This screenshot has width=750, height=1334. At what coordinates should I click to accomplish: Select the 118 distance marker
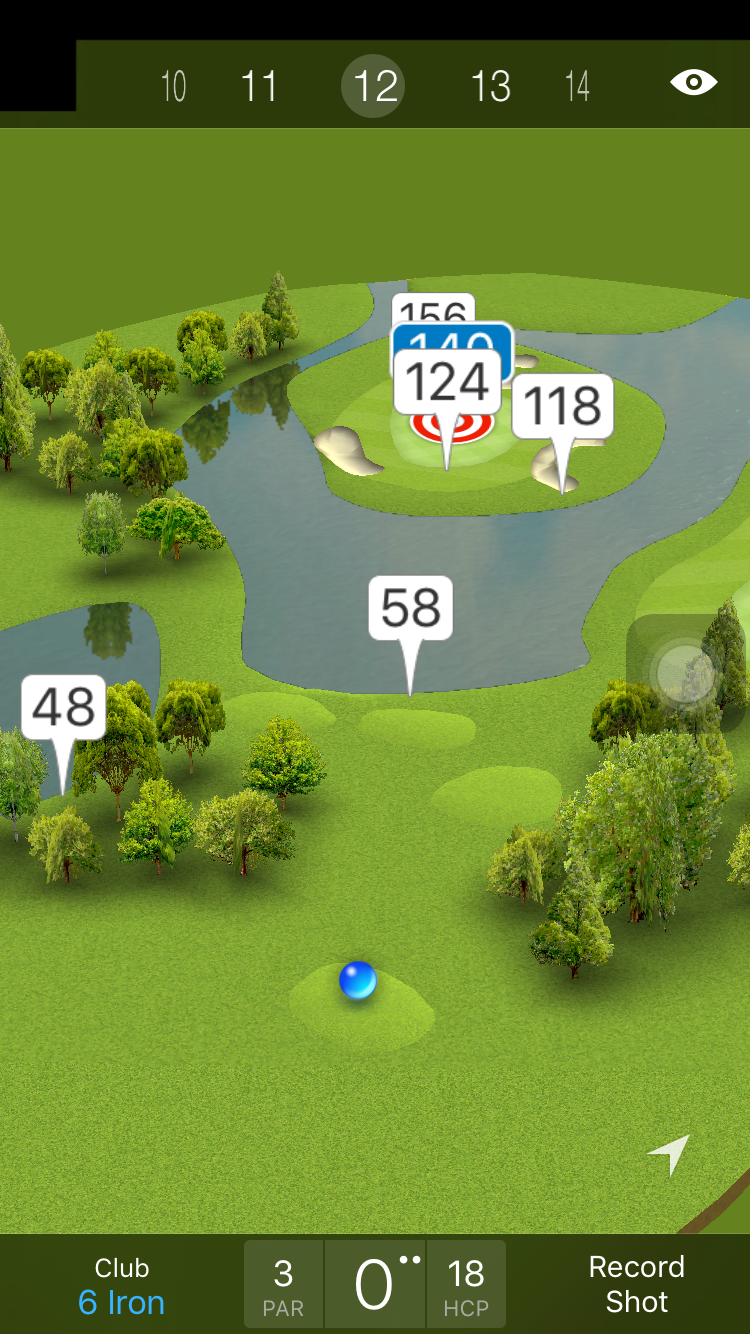coord(563,406)
